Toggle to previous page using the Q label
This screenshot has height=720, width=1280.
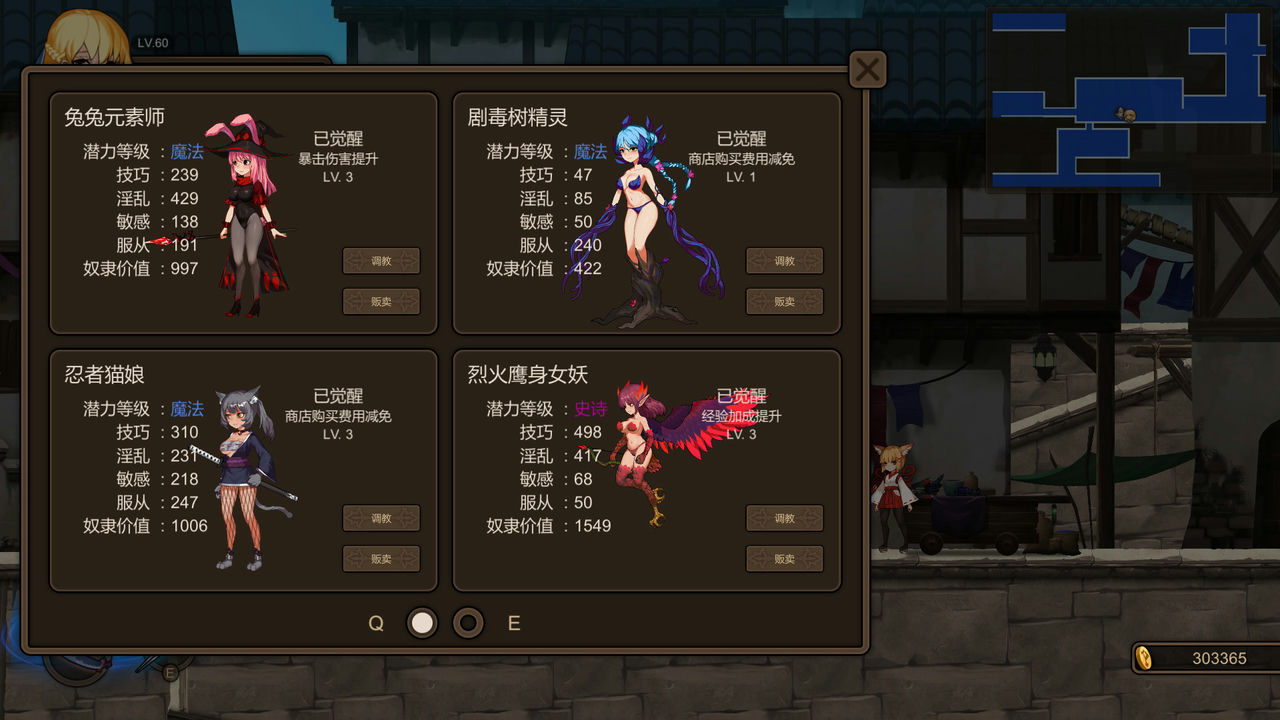point(376,622)
